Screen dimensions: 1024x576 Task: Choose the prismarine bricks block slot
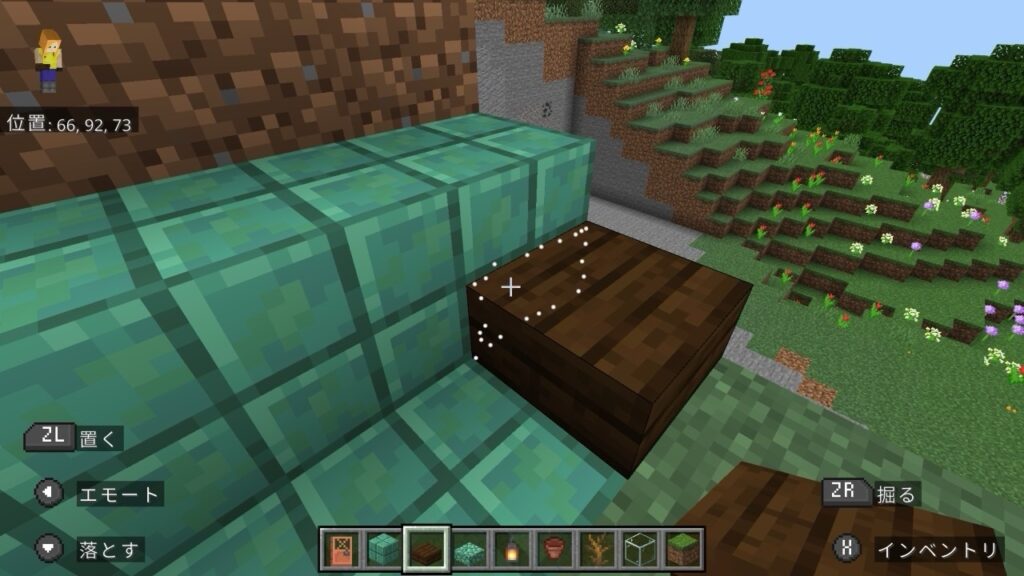point(383,549)
